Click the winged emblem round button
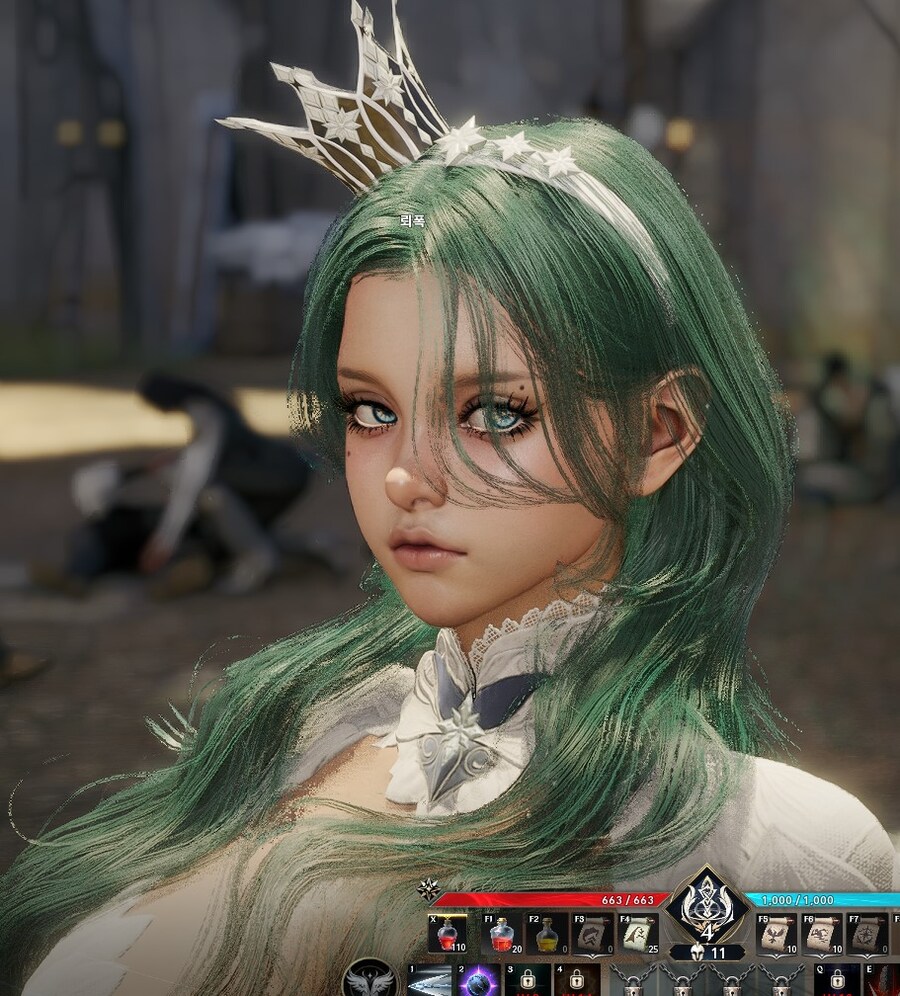900x996 pixels. pos(370,979)
